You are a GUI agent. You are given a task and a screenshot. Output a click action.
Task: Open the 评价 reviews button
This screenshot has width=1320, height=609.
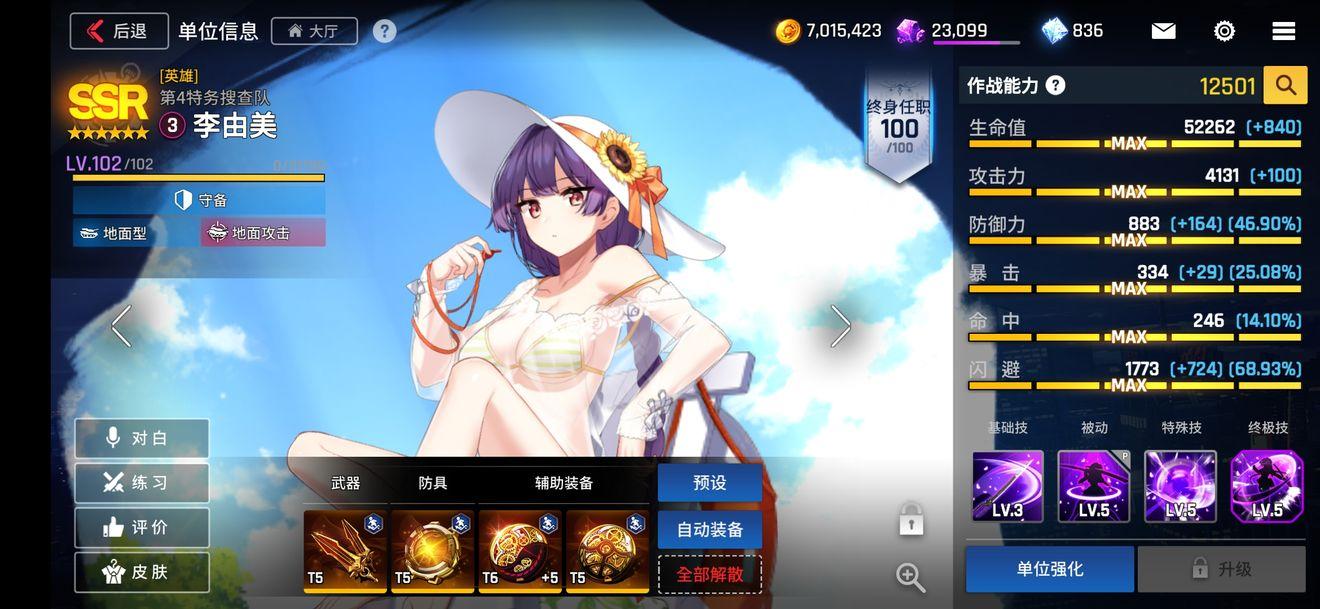tap(141, 527)
